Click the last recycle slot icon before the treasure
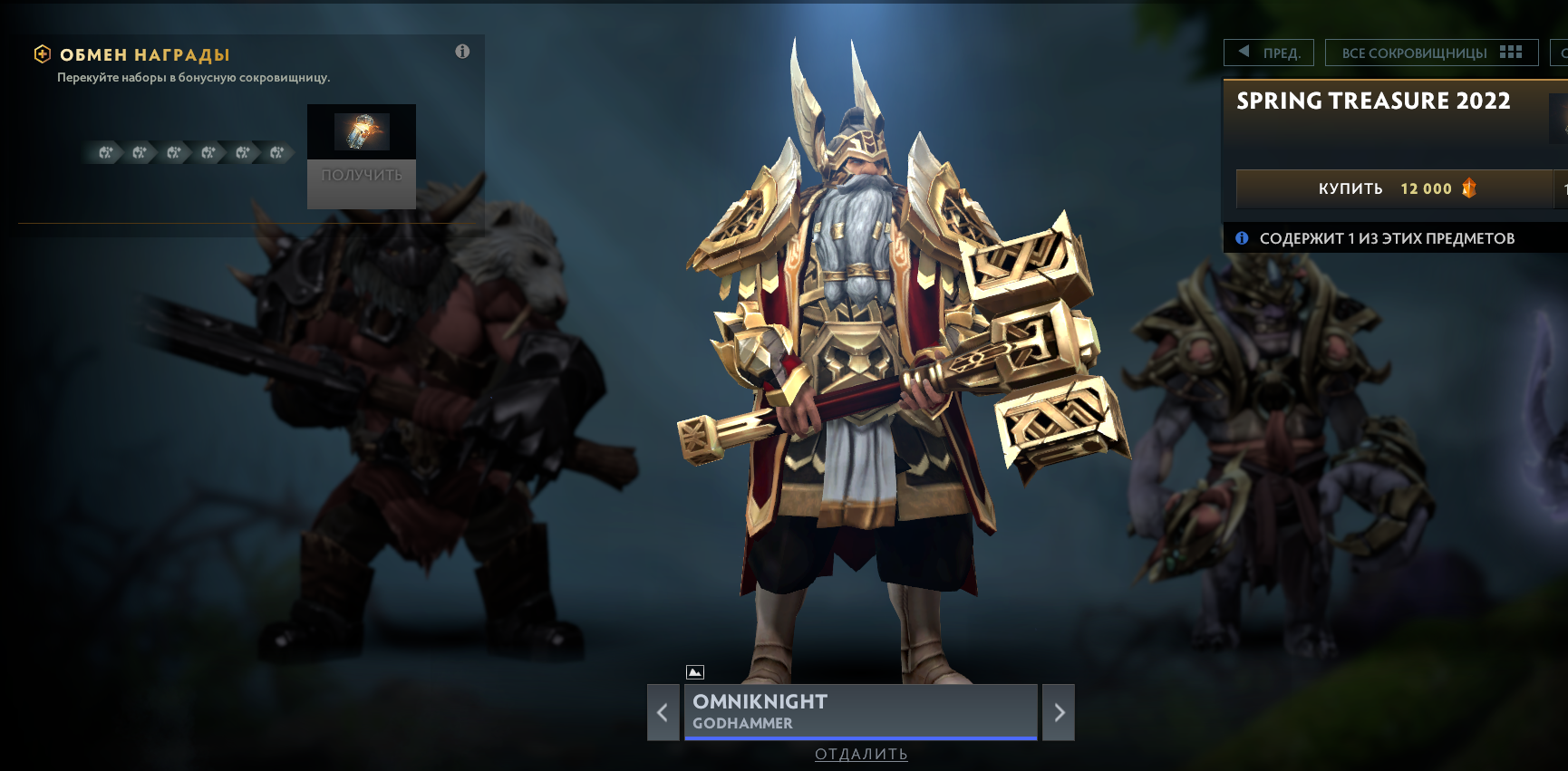Image resolution: width=1568 pixels, height=771 pixels. coord(276,152)
